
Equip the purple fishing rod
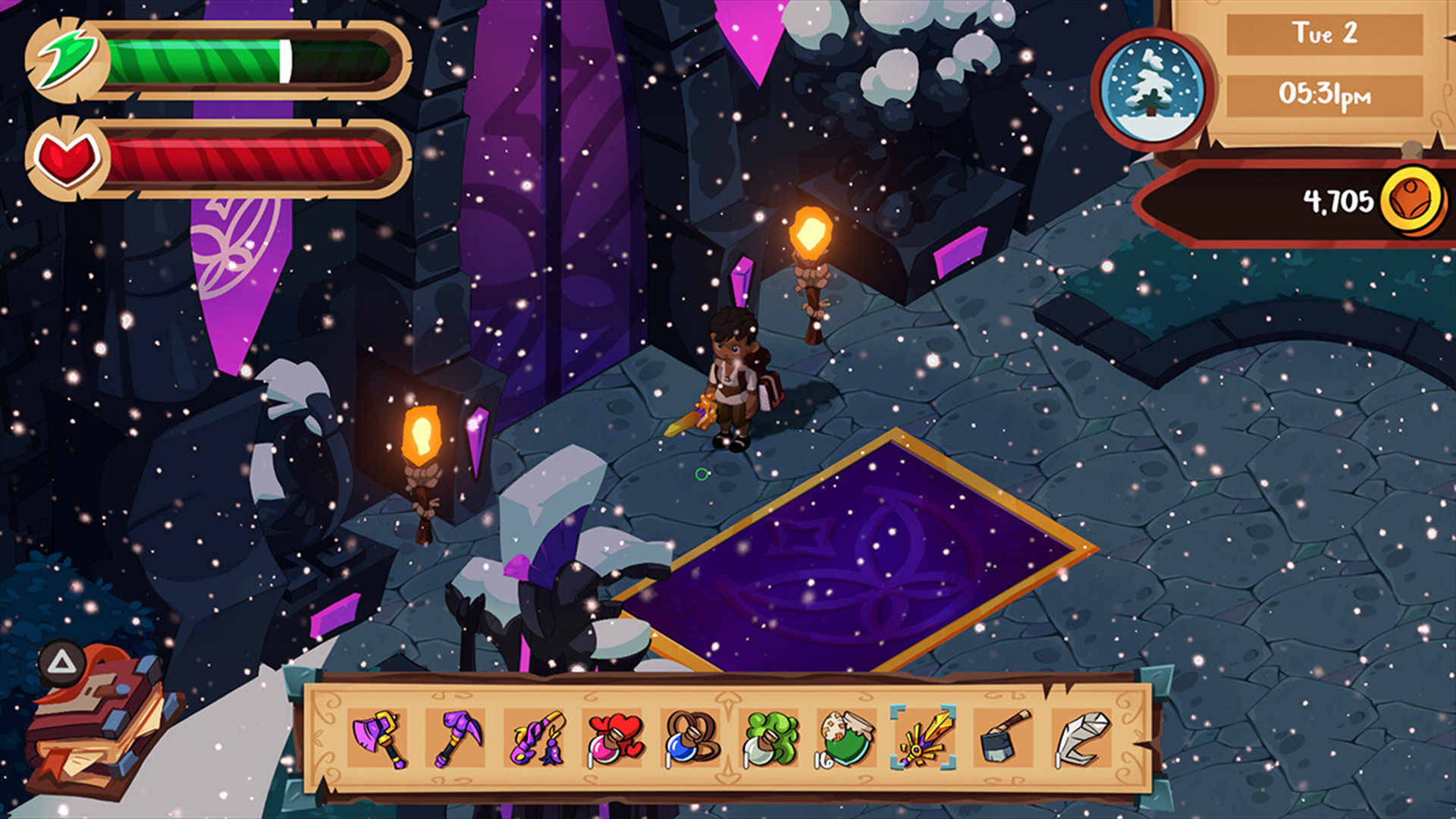click(535, 738)
